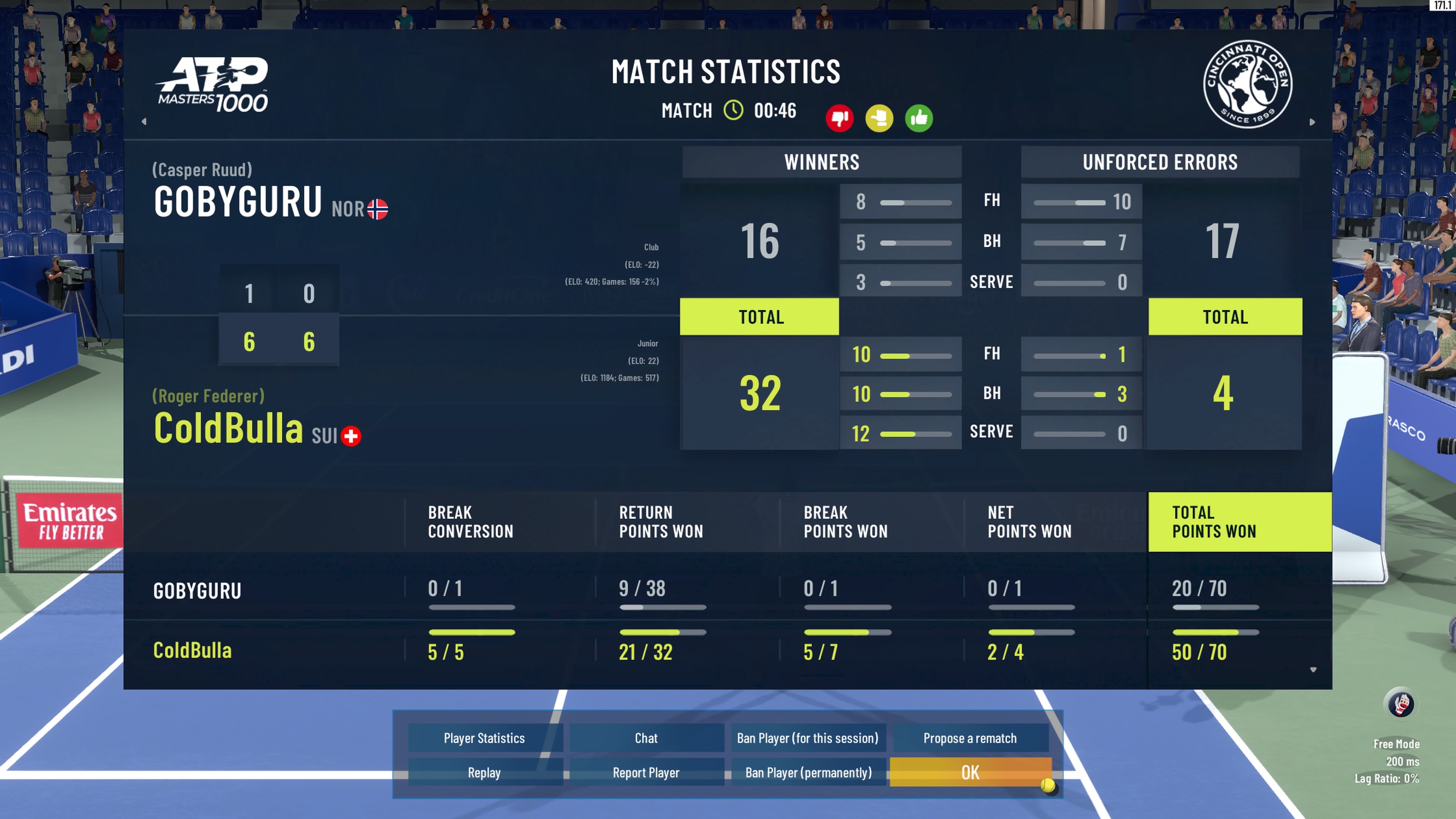Go to previous stats page arrow
The height and width of the screenshot is (819, 1456).
point(144,121)
